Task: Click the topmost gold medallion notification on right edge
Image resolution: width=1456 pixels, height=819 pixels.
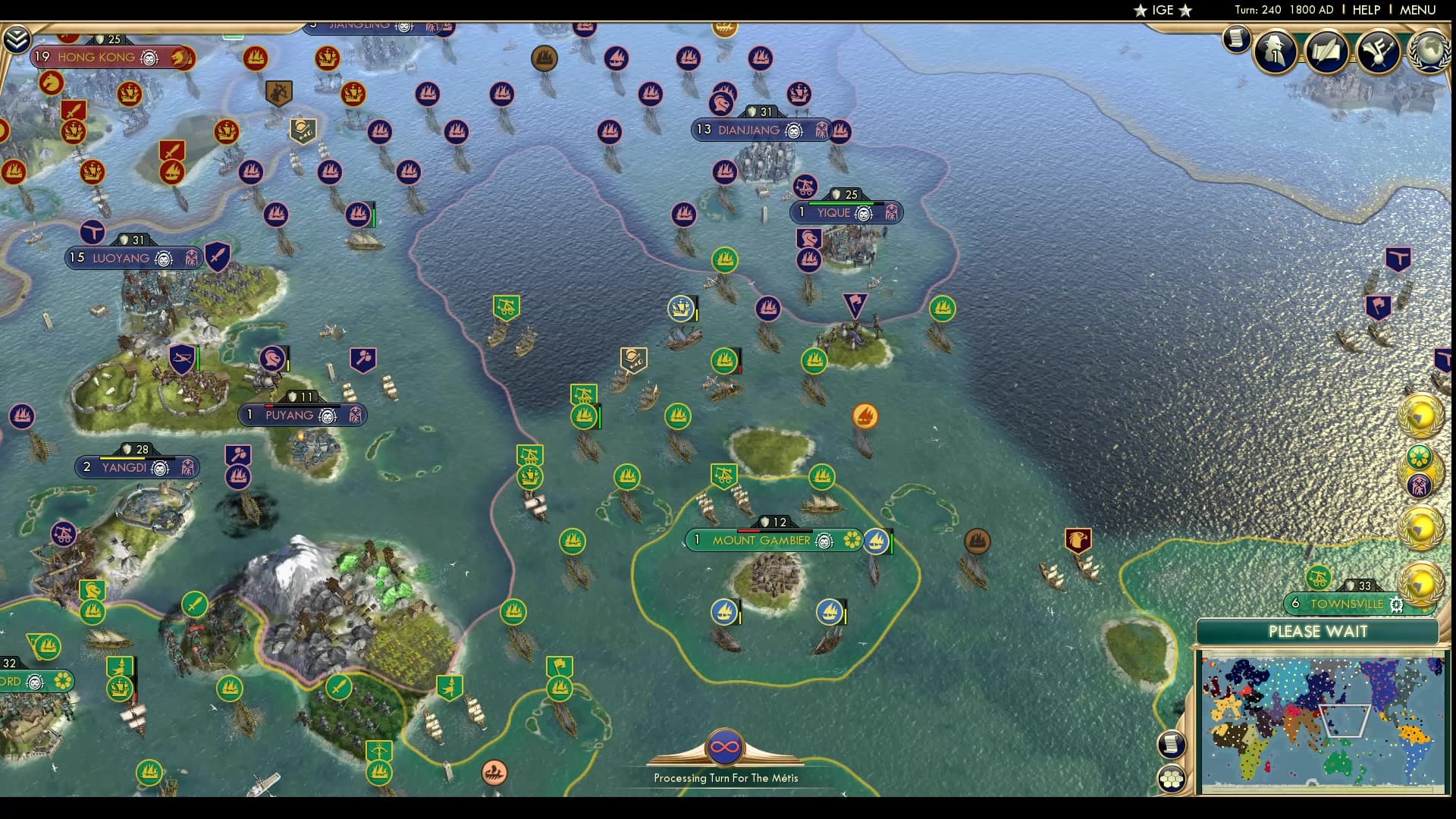Action: pos(1422,414)
